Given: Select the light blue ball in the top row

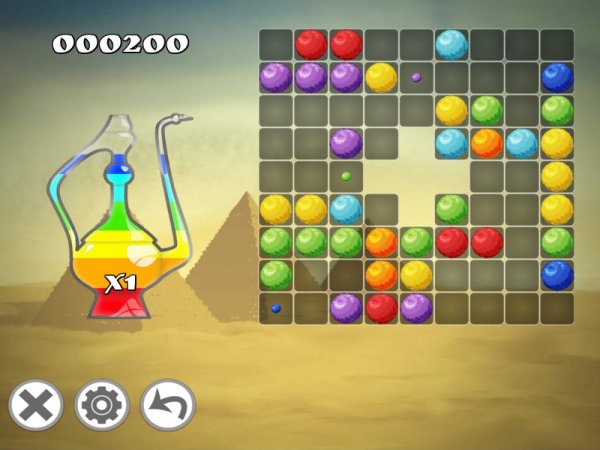Looking at the screenshot, I should 451,44.
